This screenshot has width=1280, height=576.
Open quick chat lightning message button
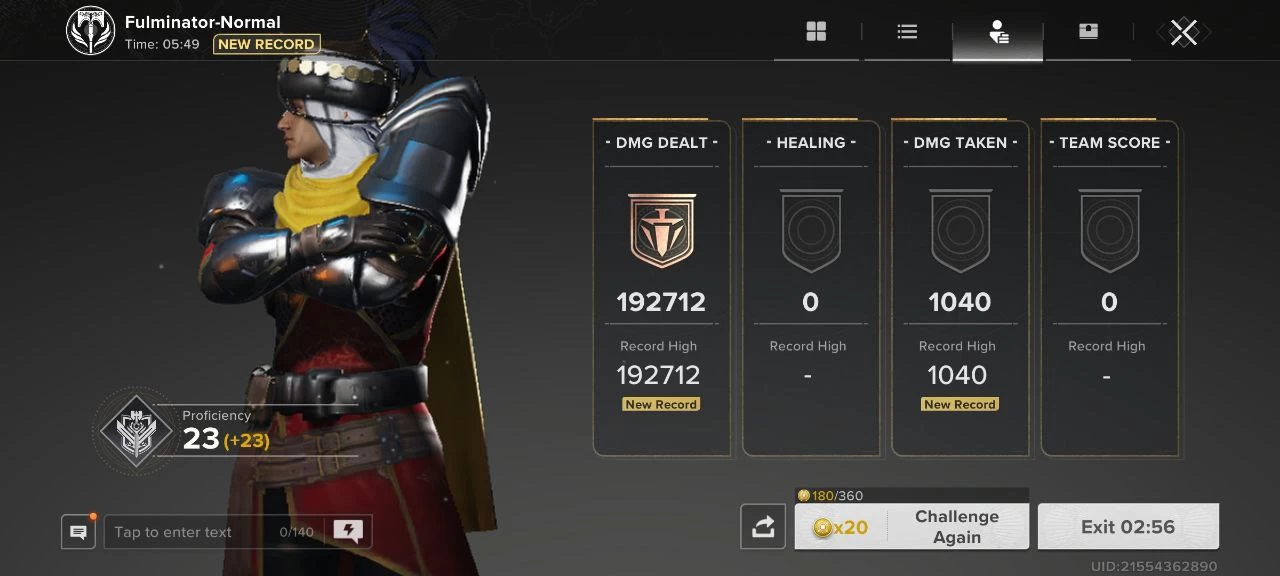point(348,532)
